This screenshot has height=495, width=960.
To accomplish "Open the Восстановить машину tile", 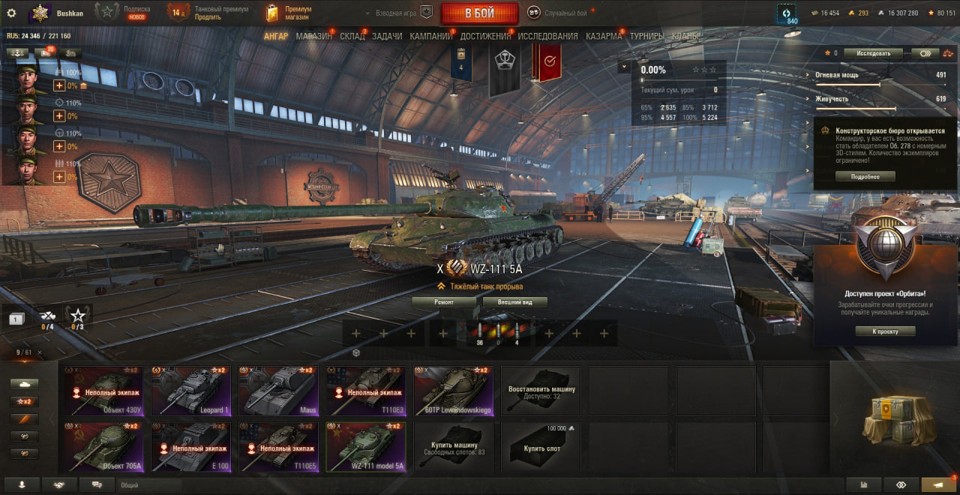I will pyautogui.click(x=541, y=389).
